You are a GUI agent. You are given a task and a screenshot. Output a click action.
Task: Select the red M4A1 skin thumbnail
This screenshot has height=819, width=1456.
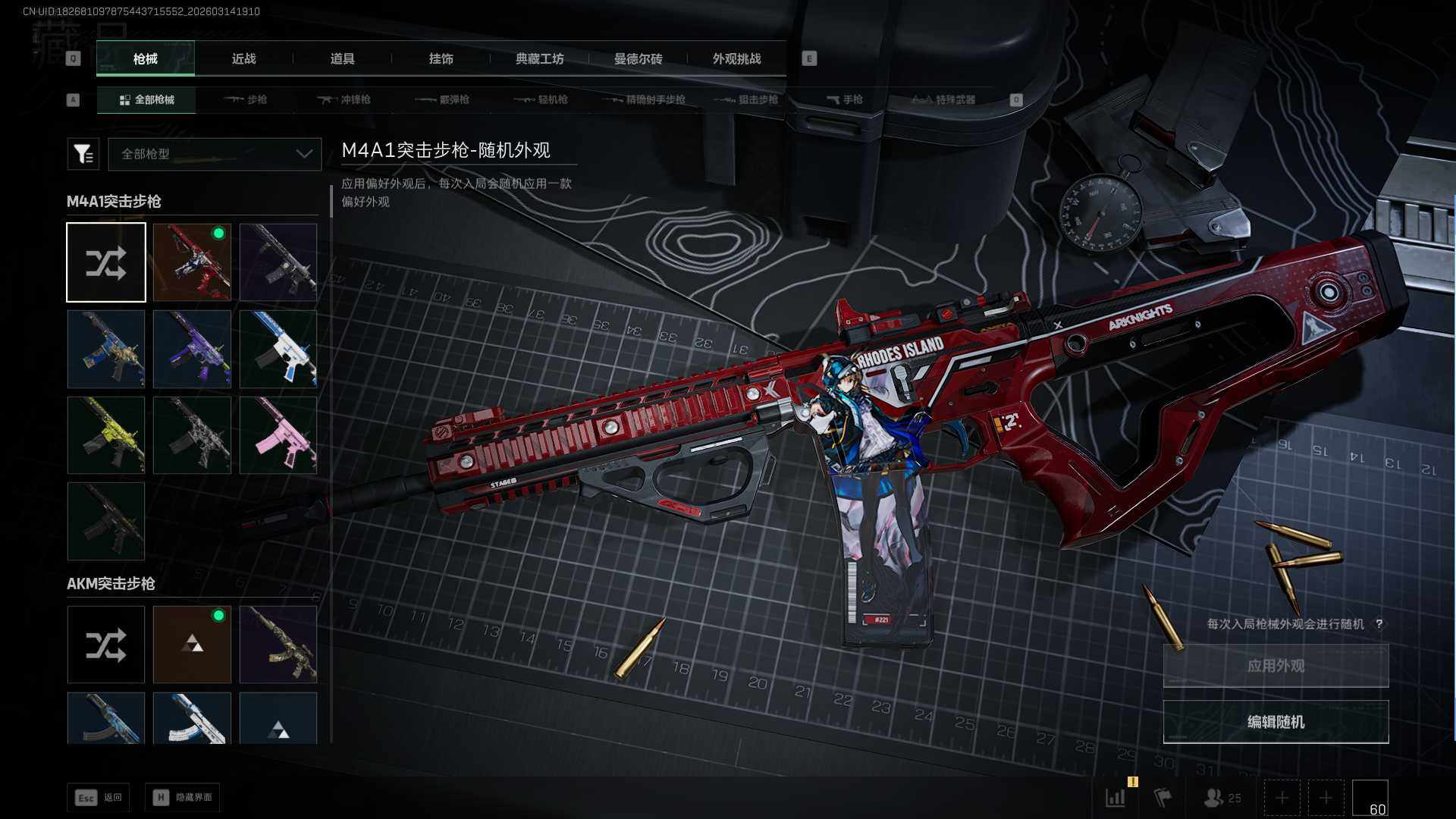pyautogui.click(x=192, y=262)
